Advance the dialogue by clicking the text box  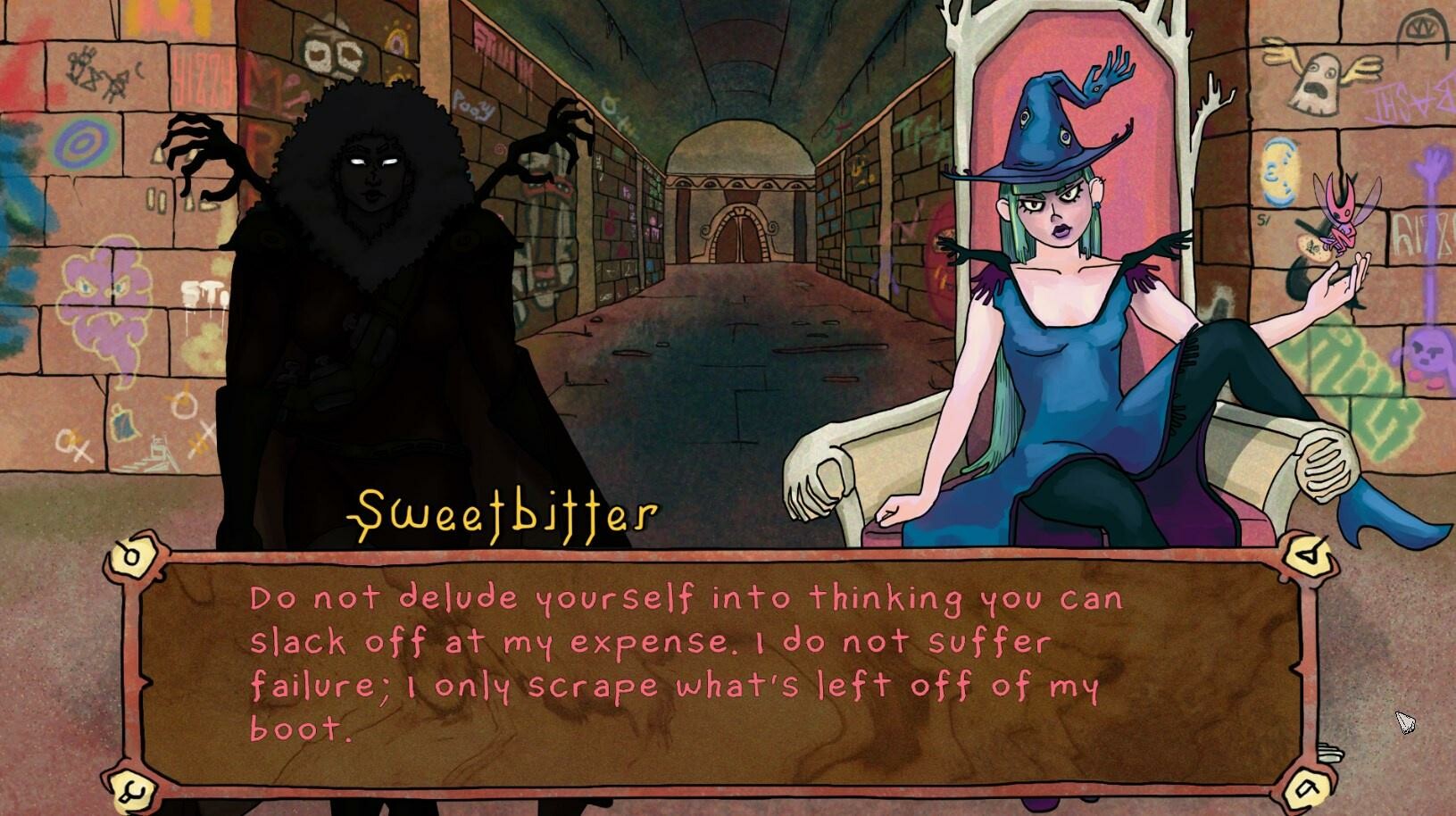[714, 670]
